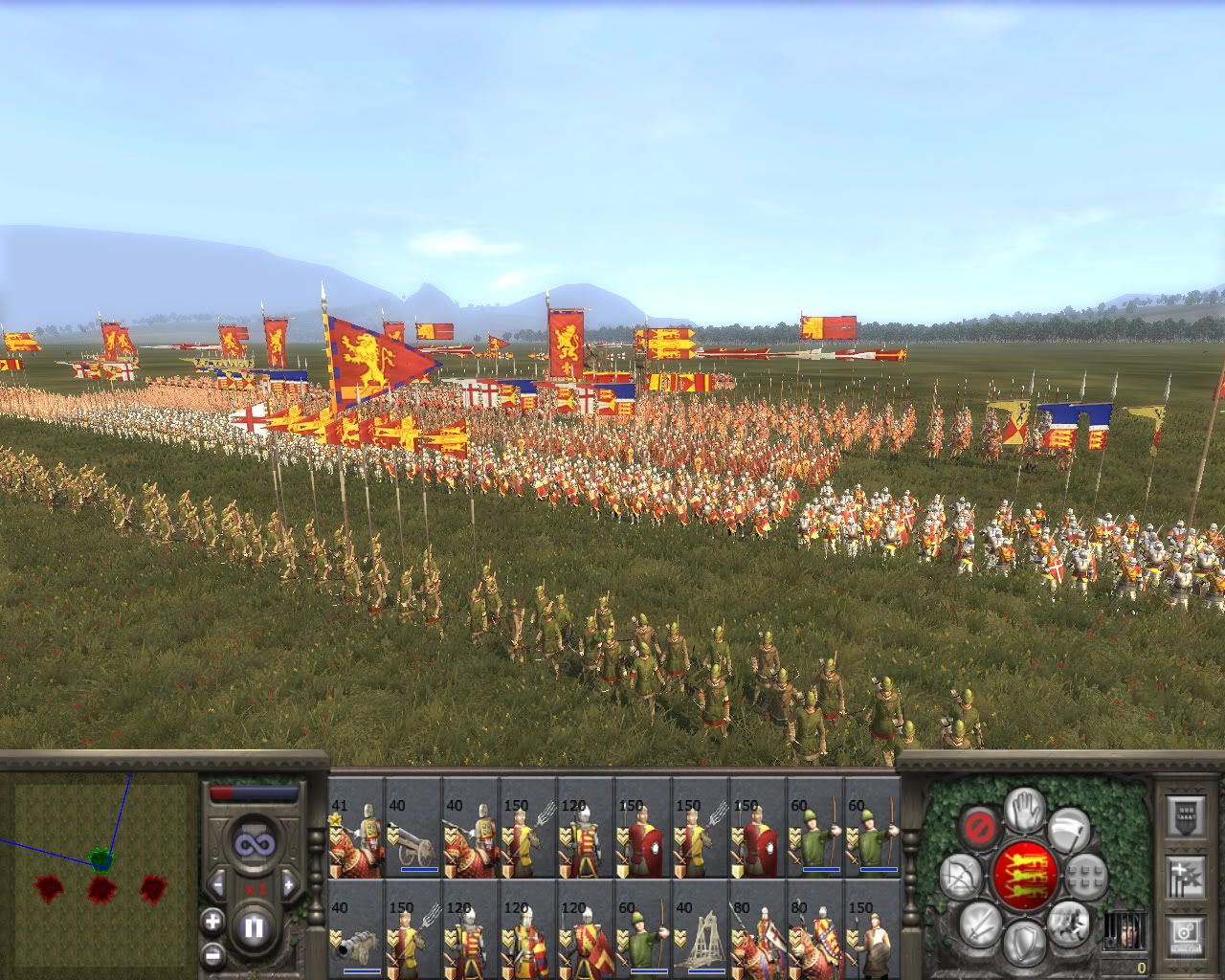Click the England three-lions faction emblem
1225x980 pixels.
(1024, 874)
